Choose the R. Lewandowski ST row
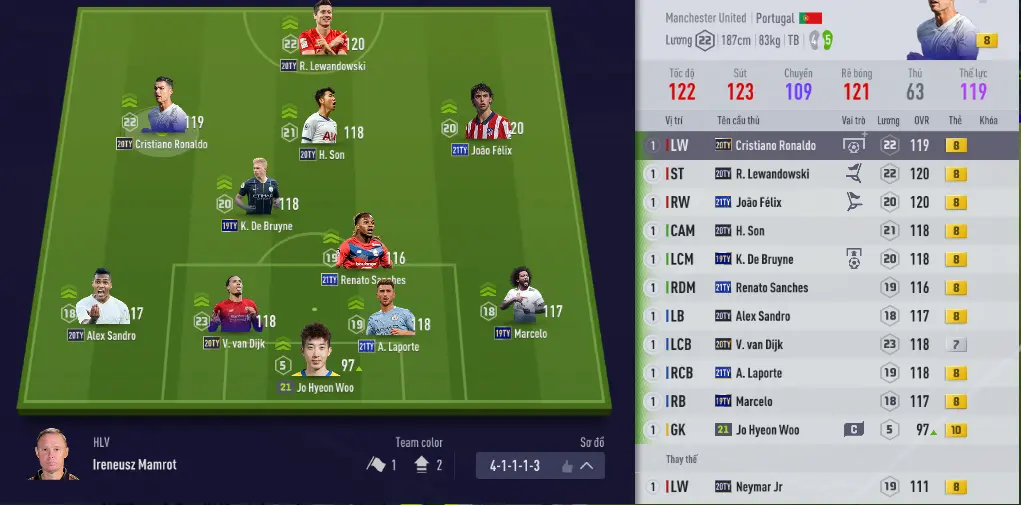The height and width of the screenshot is (505, 1021). tap(772, 174)
